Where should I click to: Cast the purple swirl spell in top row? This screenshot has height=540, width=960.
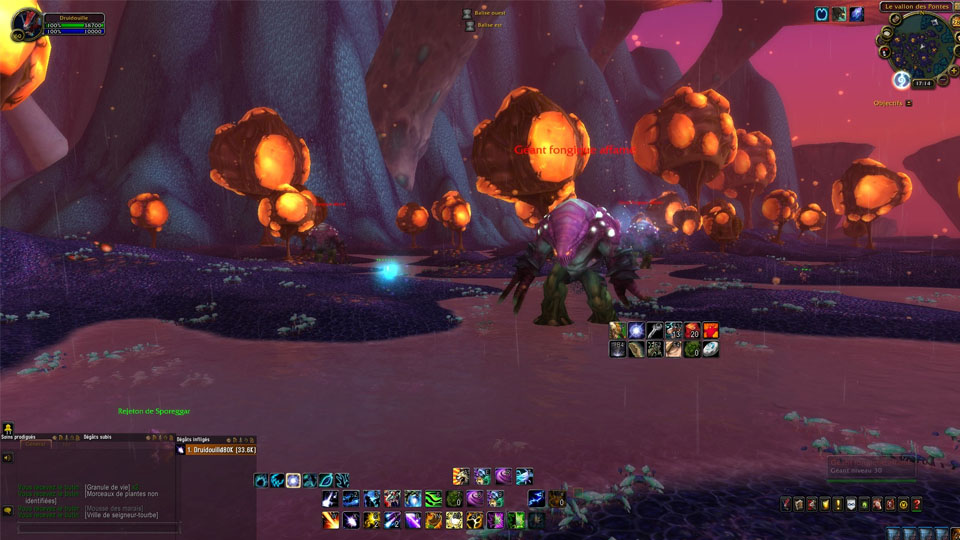(x=501, y=476)
